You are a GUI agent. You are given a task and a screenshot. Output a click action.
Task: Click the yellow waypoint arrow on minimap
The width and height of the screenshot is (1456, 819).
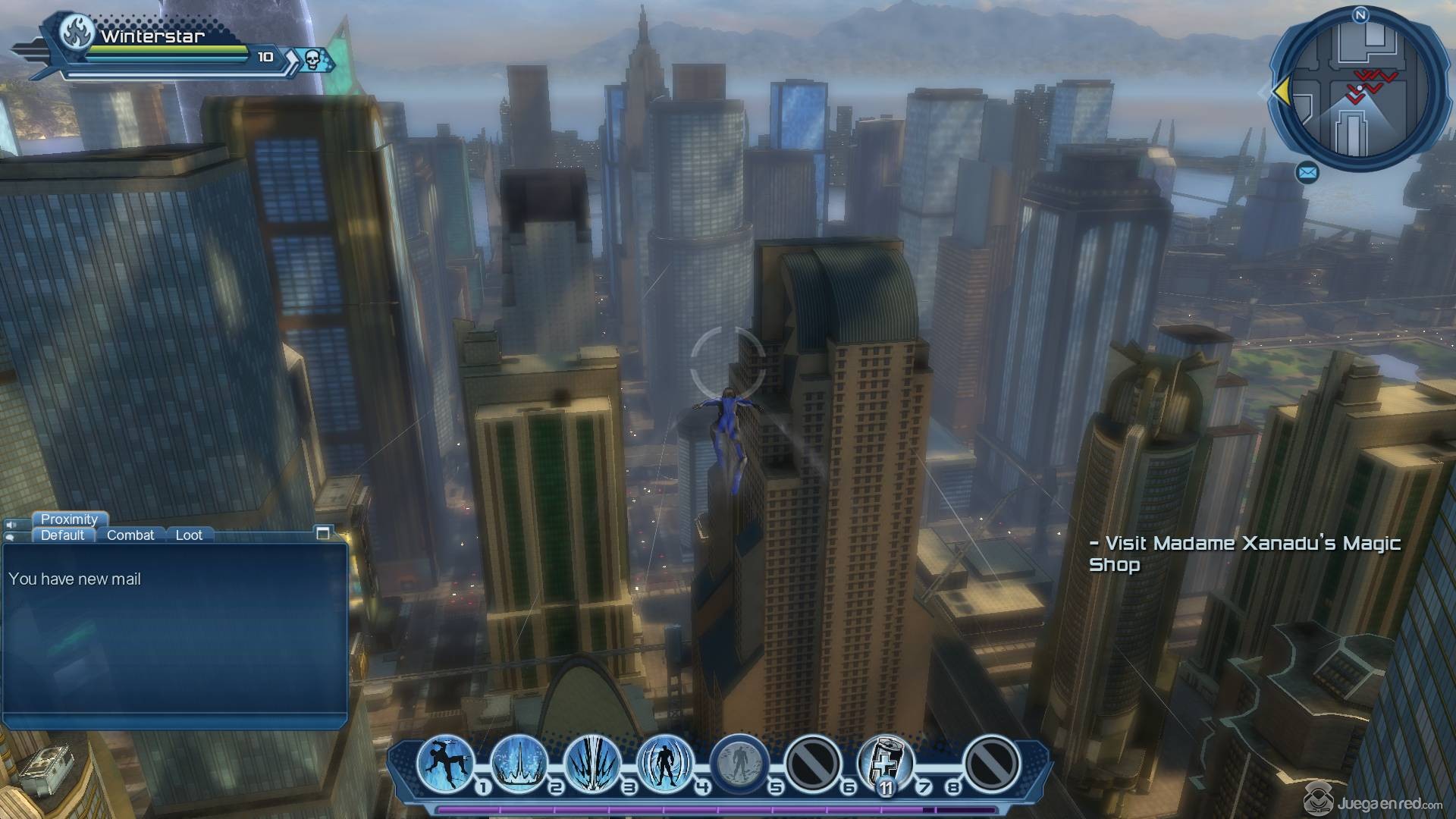1281,92
